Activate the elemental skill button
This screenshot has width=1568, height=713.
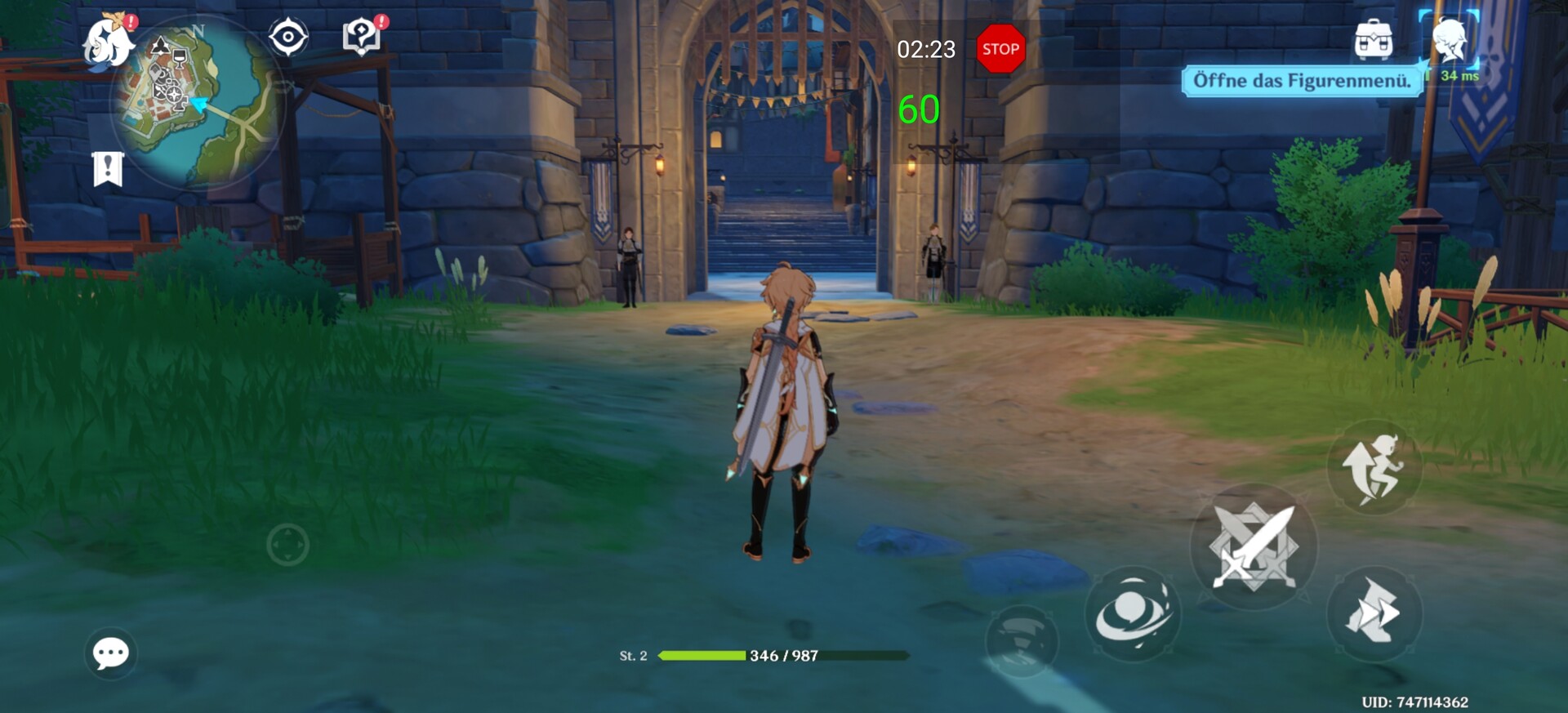[1133, 613]
